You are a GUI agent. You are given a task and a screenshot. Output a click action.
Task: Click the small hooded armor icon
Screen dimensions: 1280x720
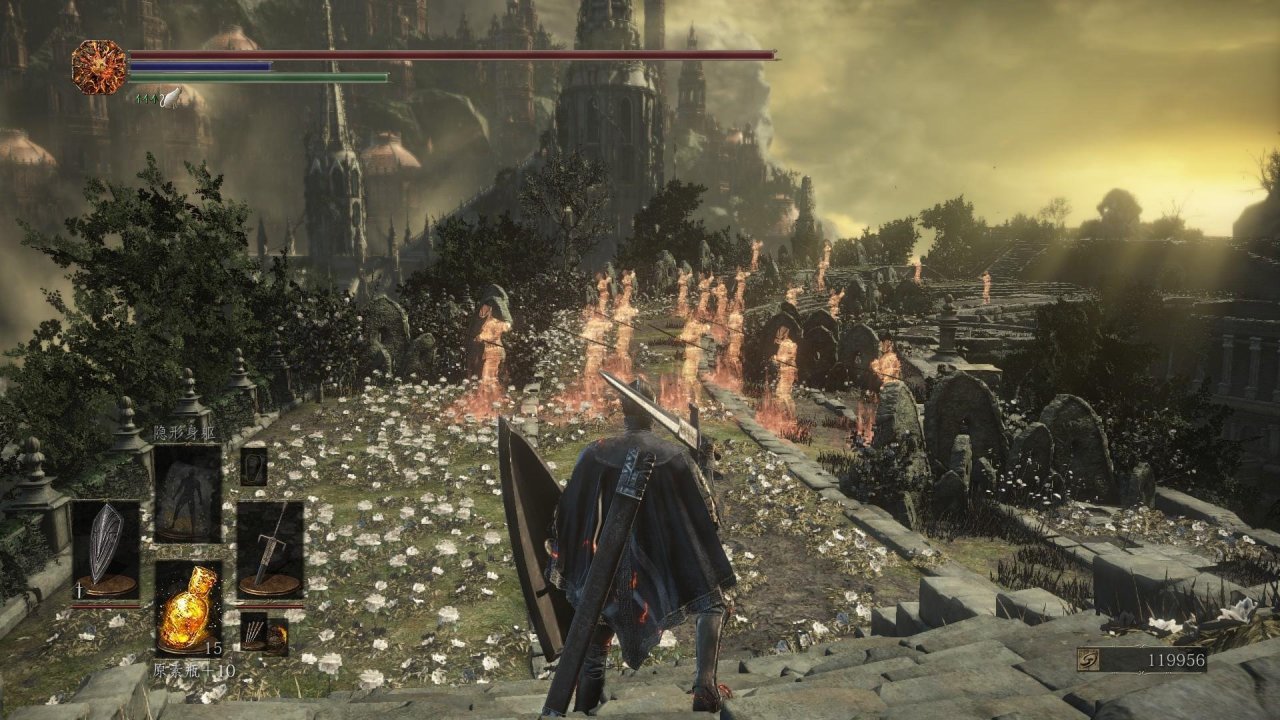click(252, 469)
